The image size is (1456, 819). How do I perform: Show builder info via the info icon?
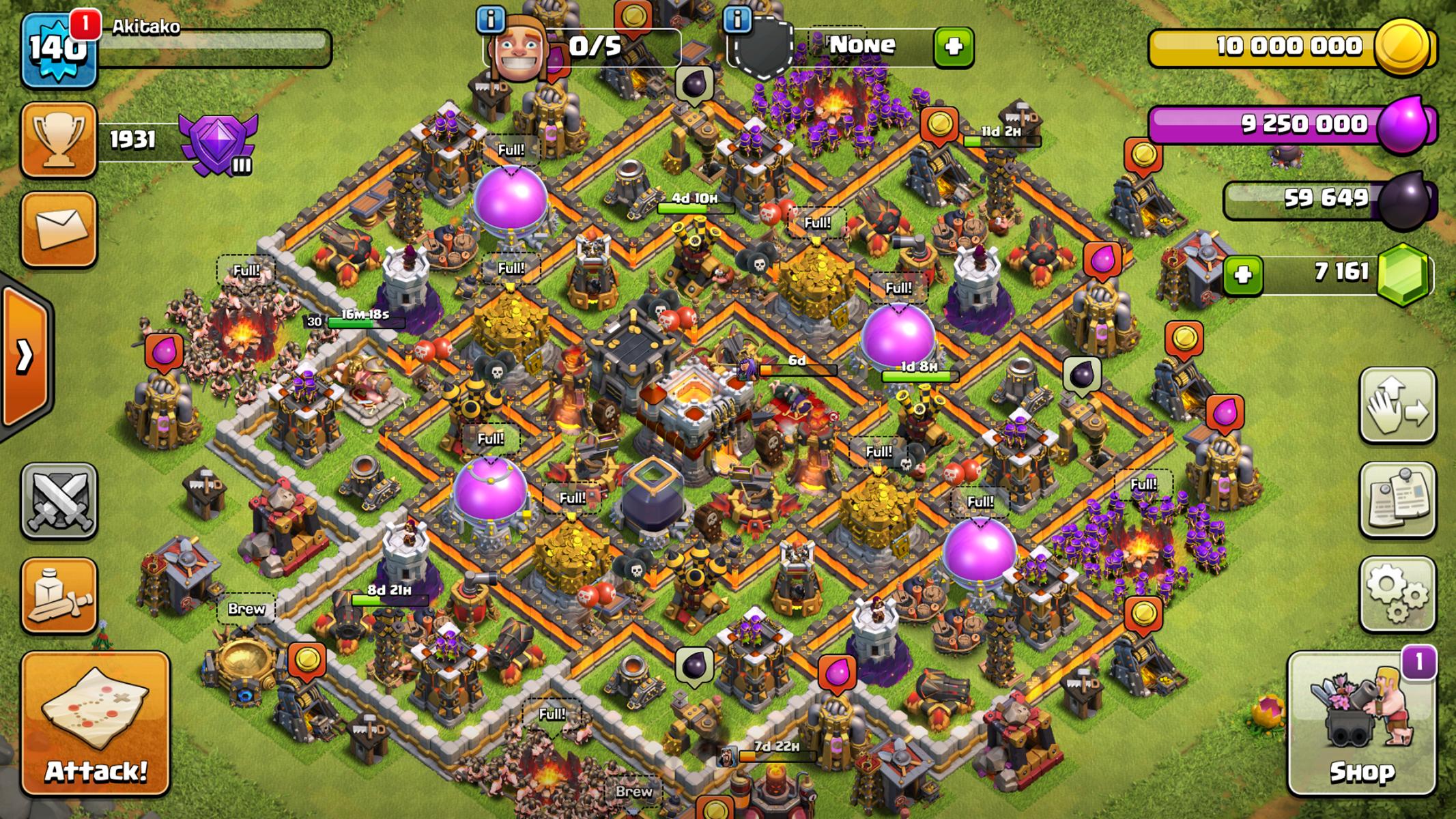(490, 20)
